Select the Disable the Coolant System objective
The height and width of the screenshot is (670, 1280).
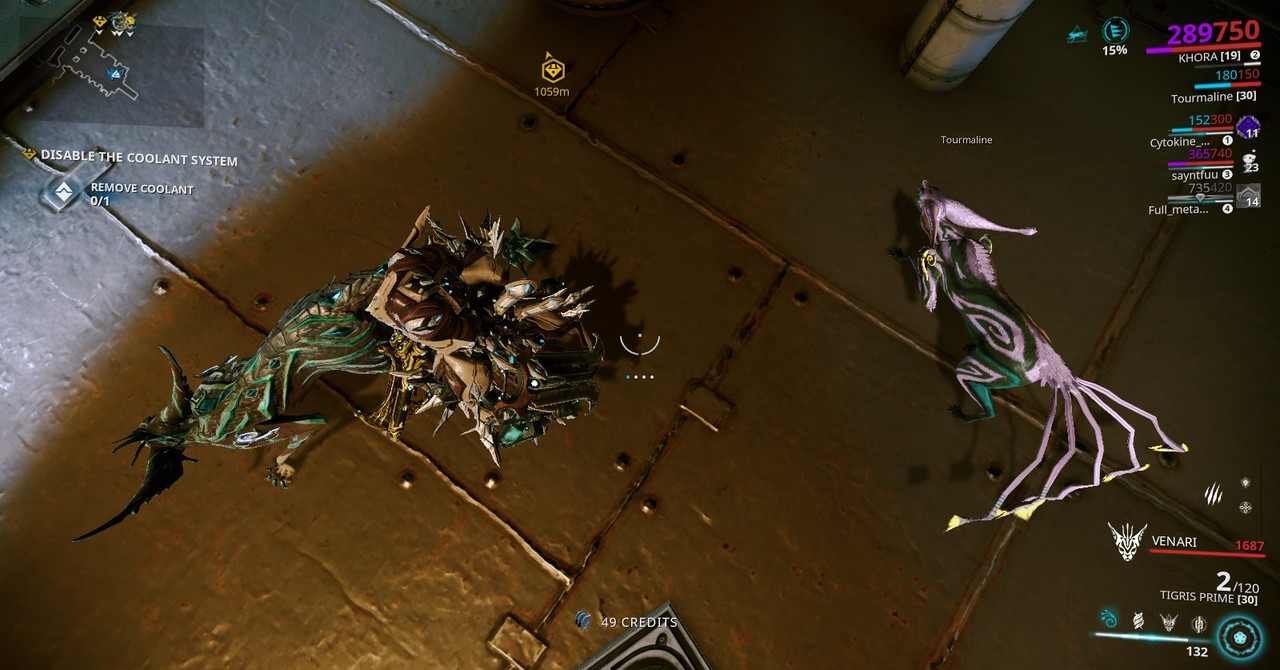pyautogui.click(x=139, y=160)
